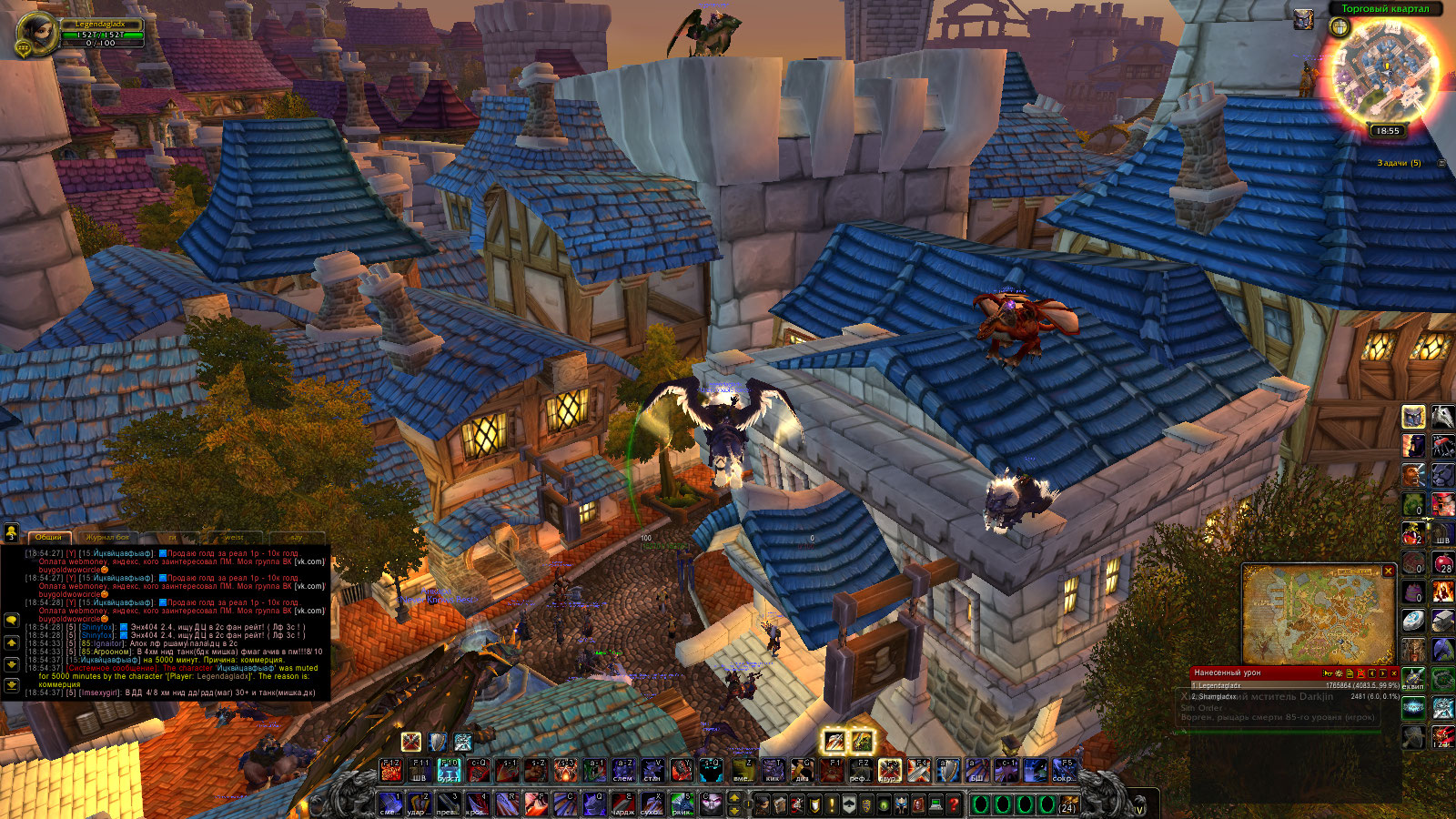Activate the бурст ability bound to F10
The image size is (1456, 819).
point(450,770)
